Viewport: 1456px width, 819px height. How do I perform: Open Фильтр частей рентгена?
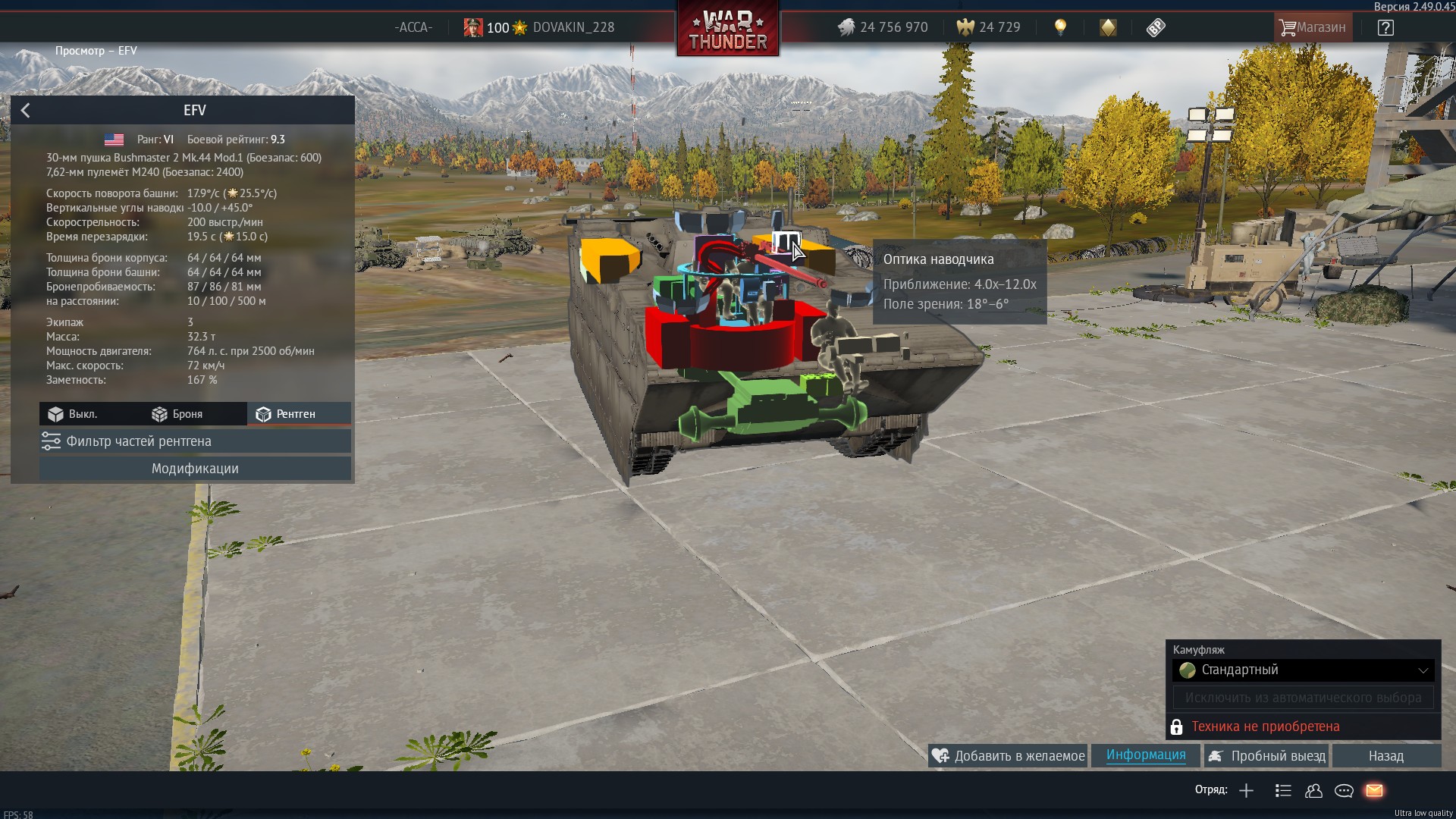(x=195, y=441)
